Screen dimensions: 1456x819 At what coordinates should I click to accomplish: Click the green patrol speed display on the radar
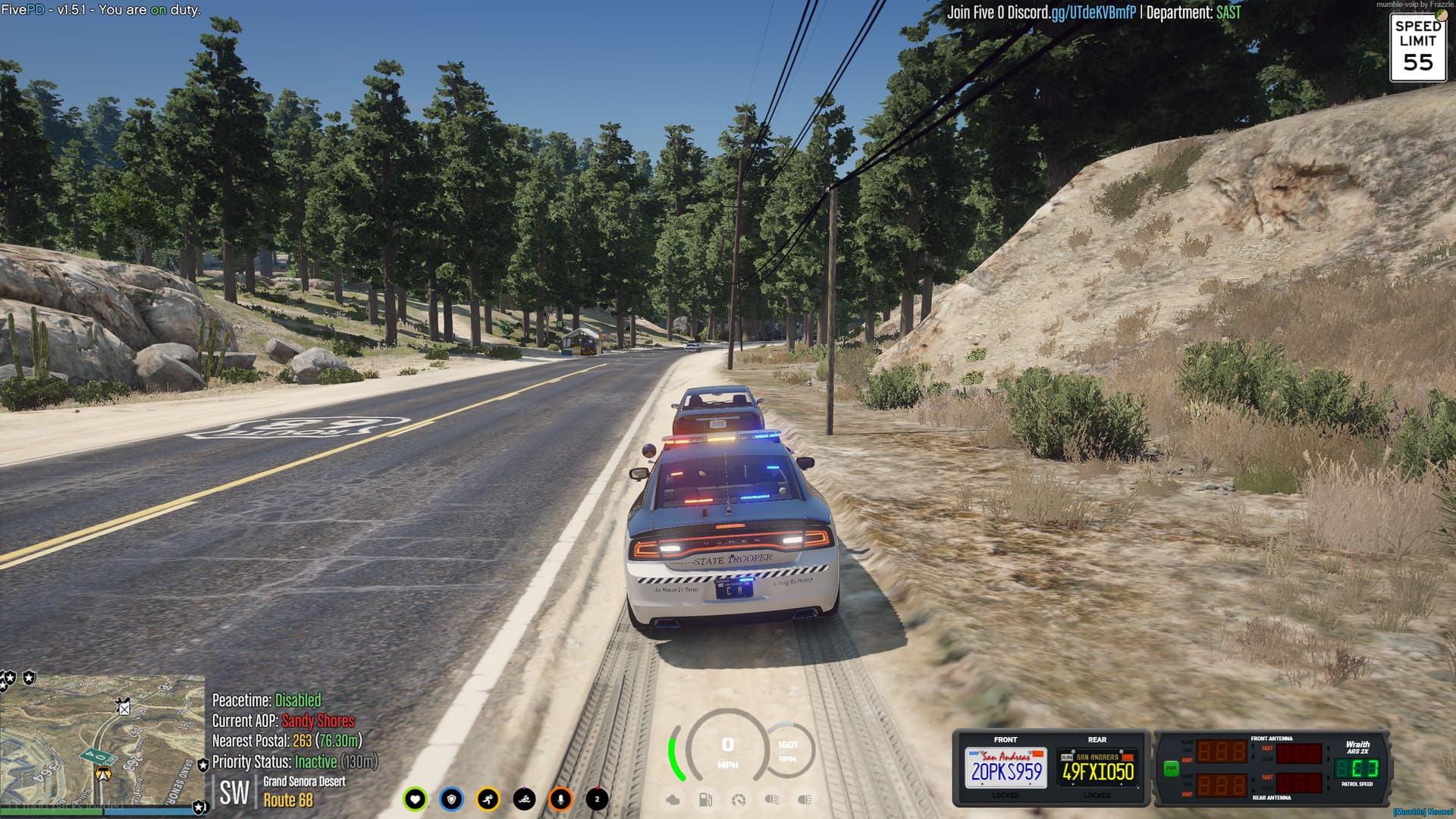[x=1357, y=769]
